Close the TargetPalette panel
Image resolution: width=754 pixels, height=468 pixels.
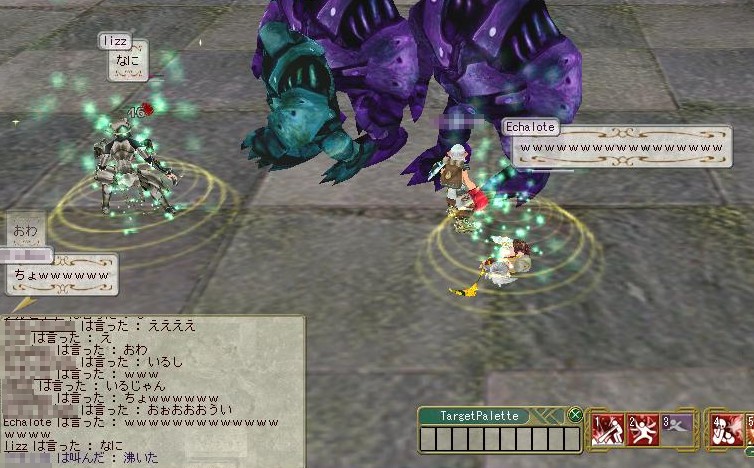pyautogui.click(x=575, y=415)
